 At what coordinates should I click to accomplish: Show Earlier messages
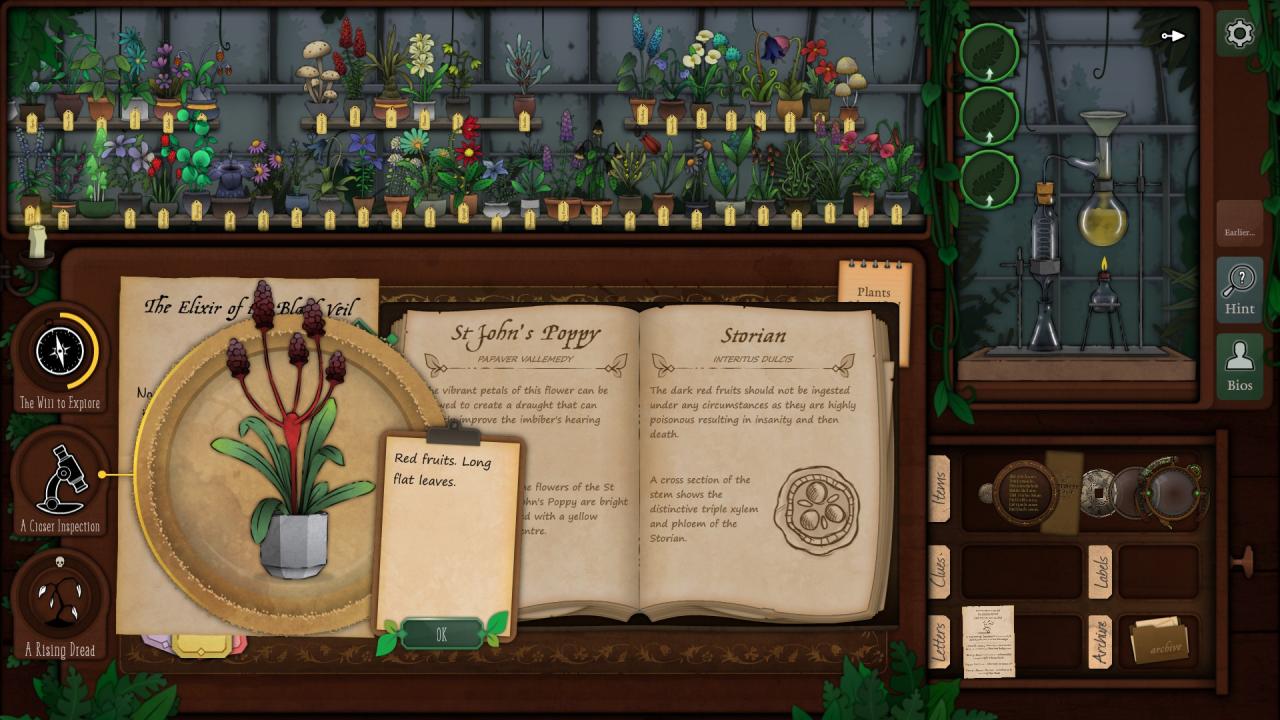[x=1239, y=232]
